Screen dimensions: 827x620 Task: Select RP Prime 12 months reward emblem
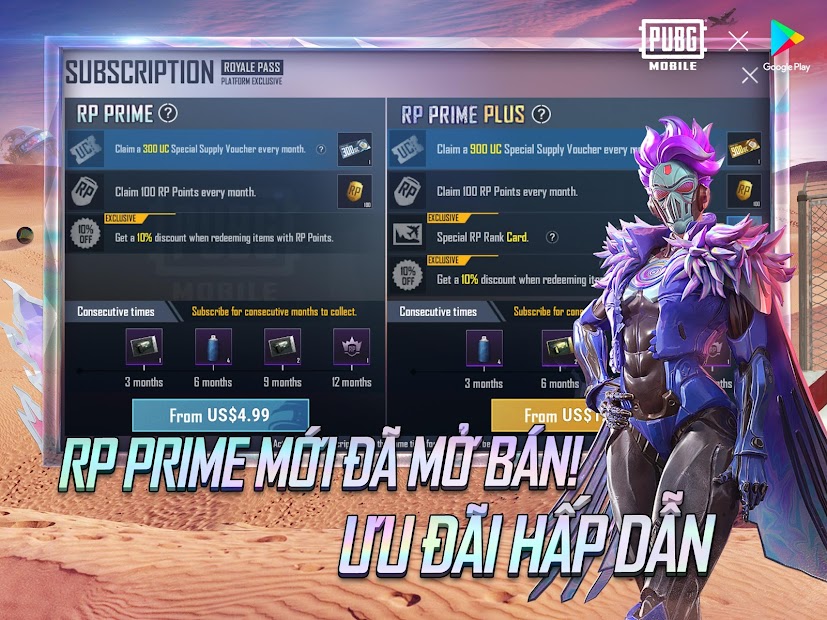(x=351, y=347)
